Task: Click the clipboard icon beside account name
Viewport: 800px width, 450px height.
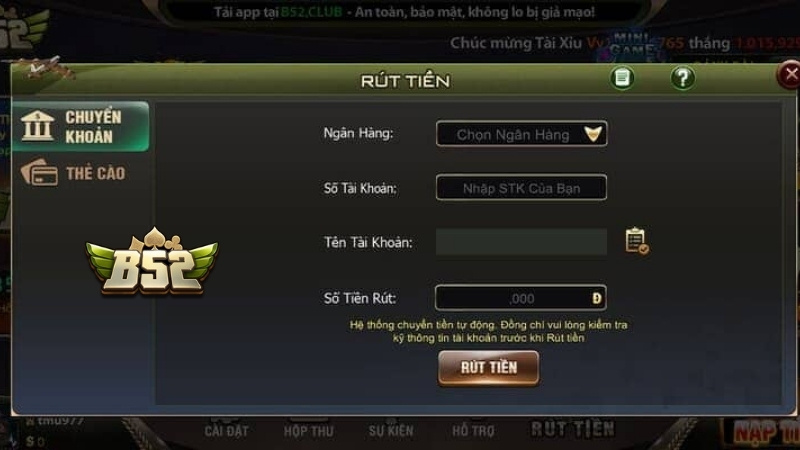Action: tap(636, 241)
